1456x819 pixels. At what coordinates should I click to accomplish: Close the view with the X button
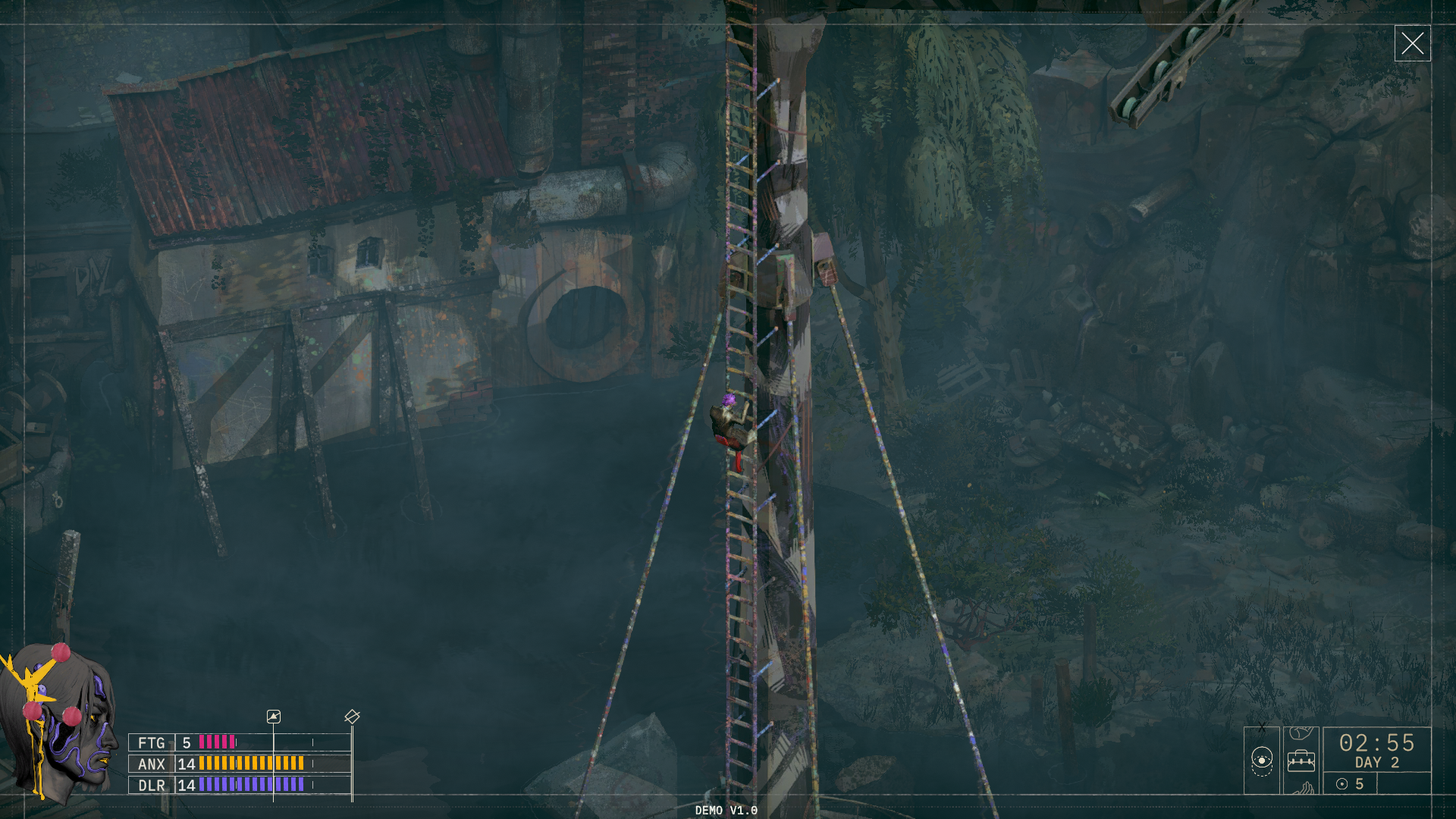(x=1412, y=43)
